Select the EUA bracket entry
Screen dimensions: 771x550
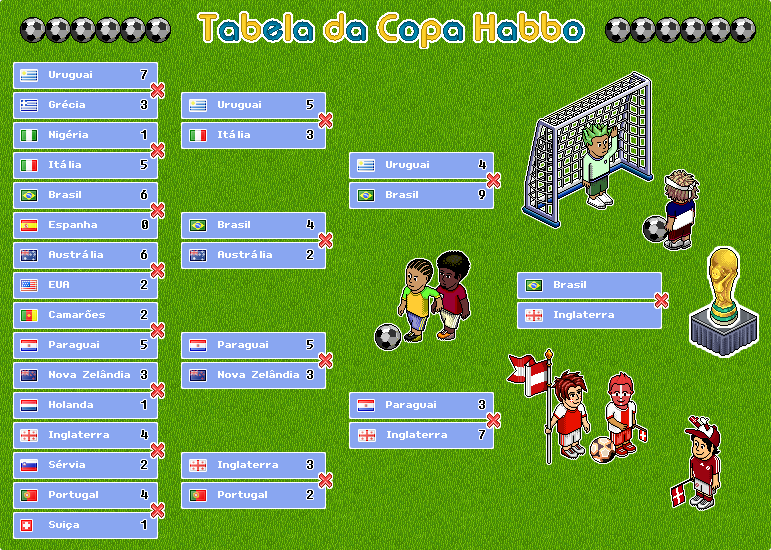(x=85, y=285)
